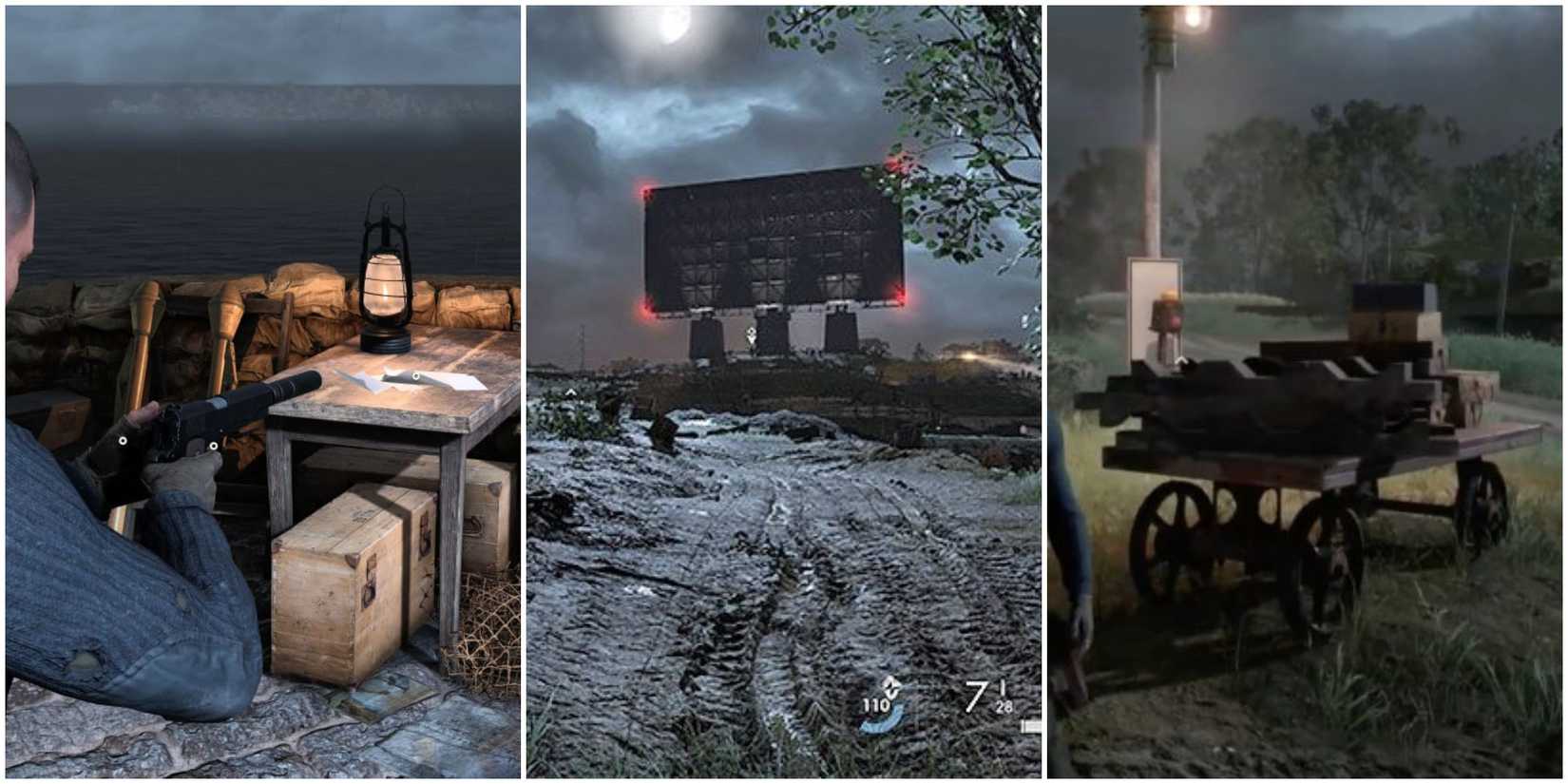Click the crouch stance indicator above the ammo count
This screenshot has width=1568, height=784.
[x=891, y=685]
